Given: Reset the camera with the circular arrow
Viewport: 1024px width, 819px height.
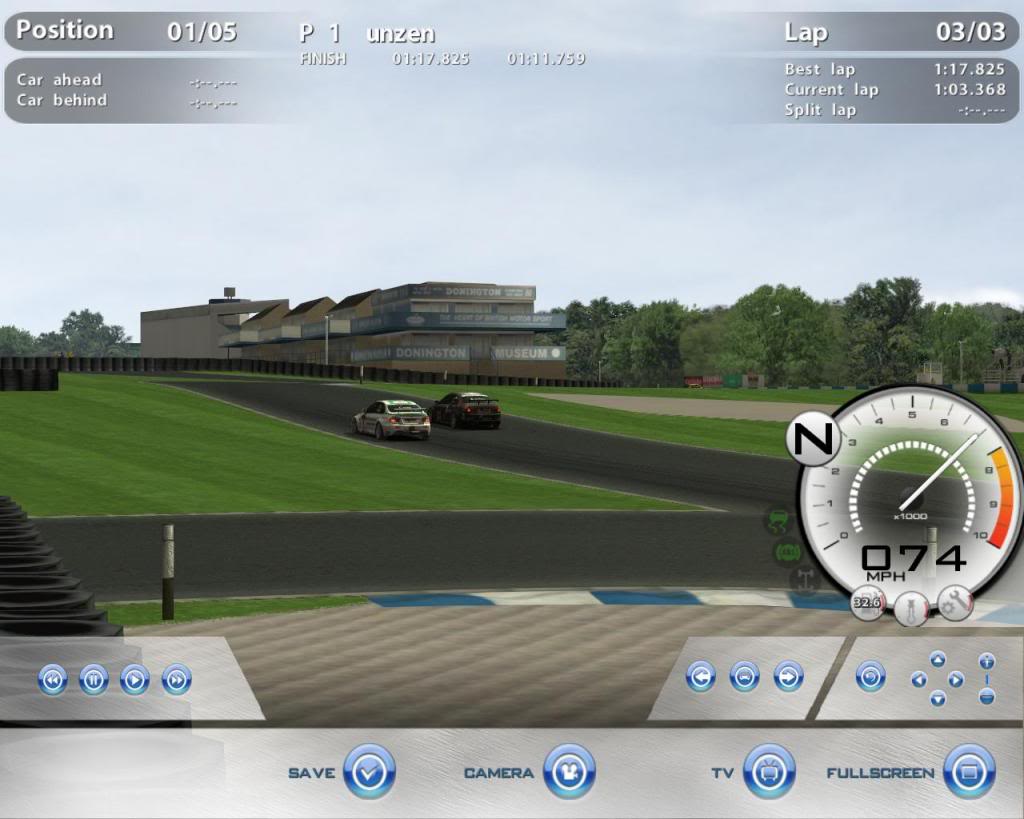Looking at the screenshot, I should pyautogui.click(x=870, y=677).
